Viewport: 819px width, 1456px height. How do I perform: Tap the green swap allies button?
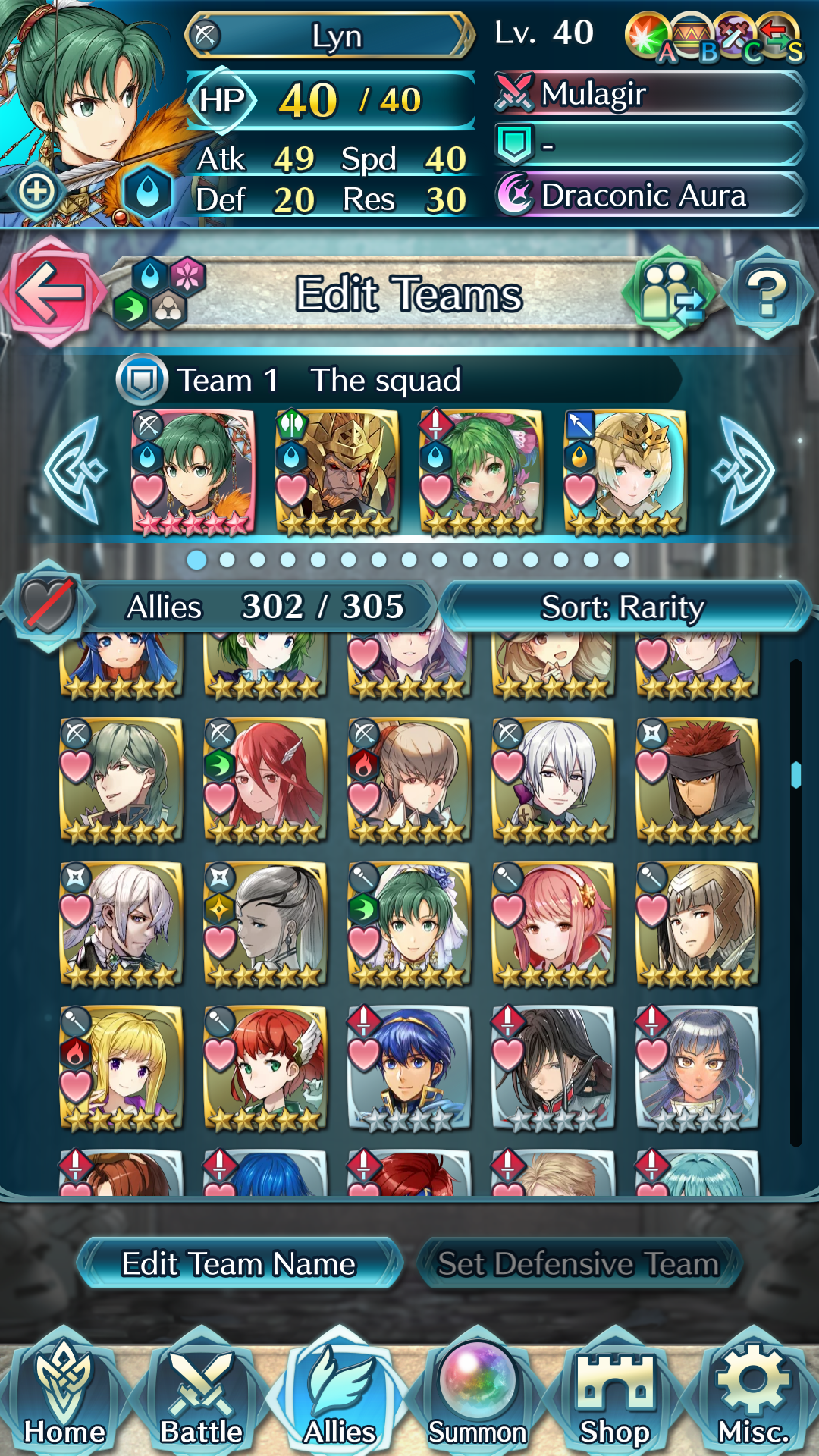point(669,293)
